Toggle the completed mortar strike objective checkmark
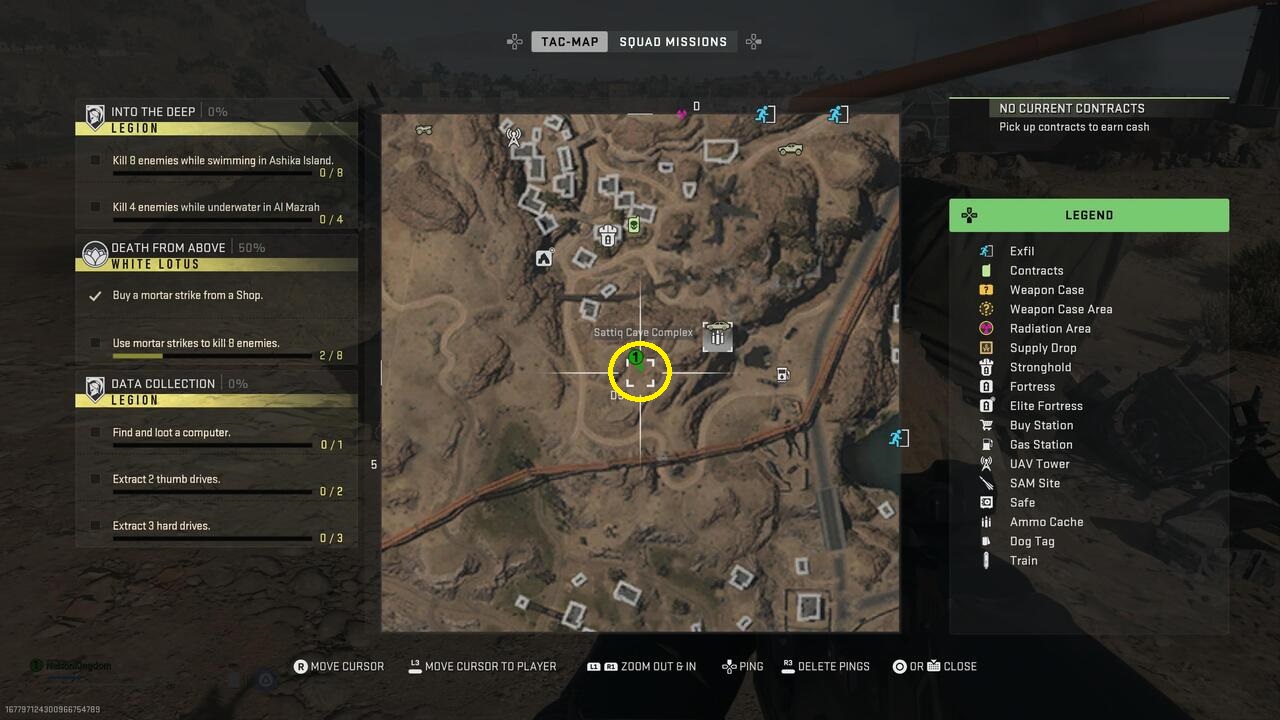This screenshot has width=1280, height=720. click(94, 294)
